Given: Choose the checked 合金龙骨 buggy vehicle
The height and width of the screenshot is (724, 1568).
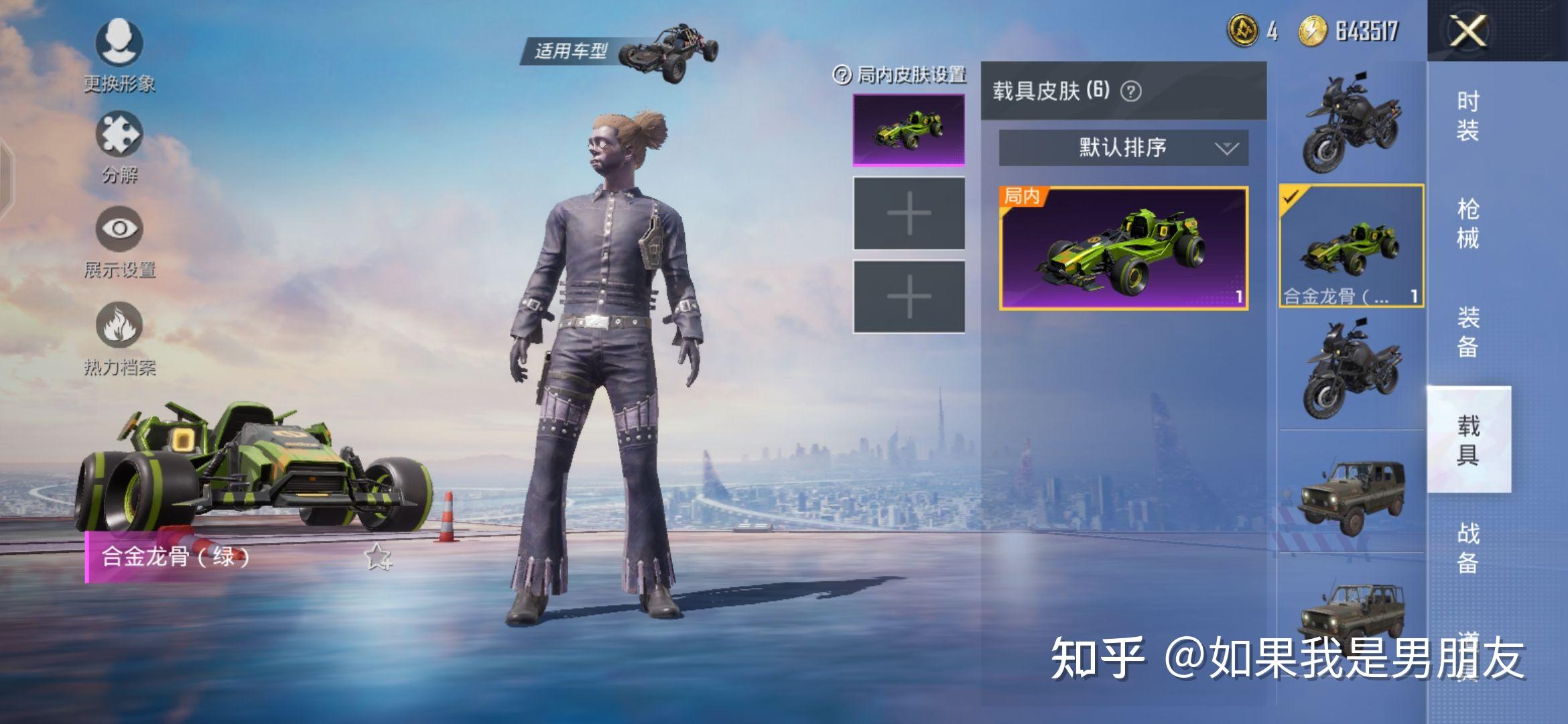Looking at the screenshot, I should (1351, 245).
